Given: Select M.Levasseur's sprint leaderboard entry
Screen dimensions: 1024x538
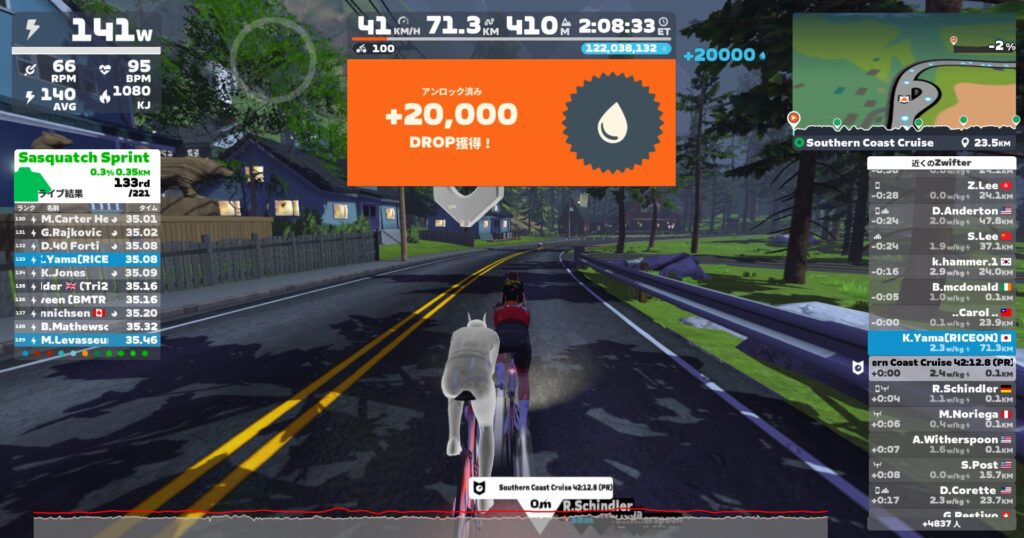Looking at the screenshot, I should 86,339.
